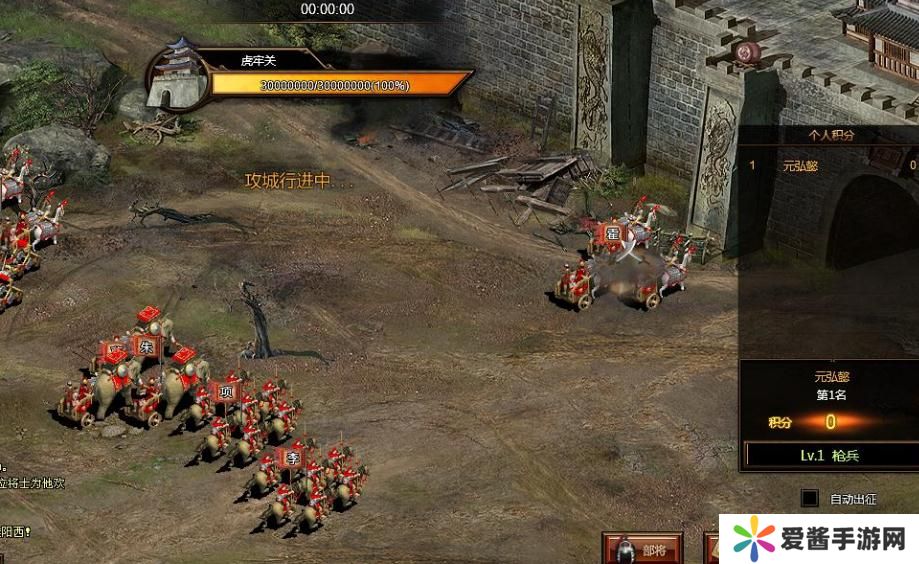Select the Lv.1 枪兵 troop bar

click(829, 455)
